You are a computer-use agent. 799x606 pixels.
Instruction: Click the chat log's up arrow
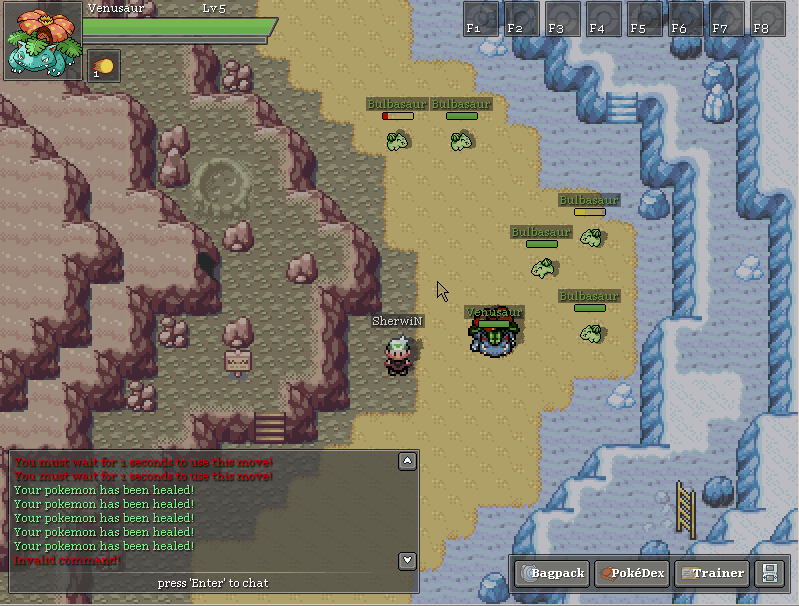click(407, 461)
